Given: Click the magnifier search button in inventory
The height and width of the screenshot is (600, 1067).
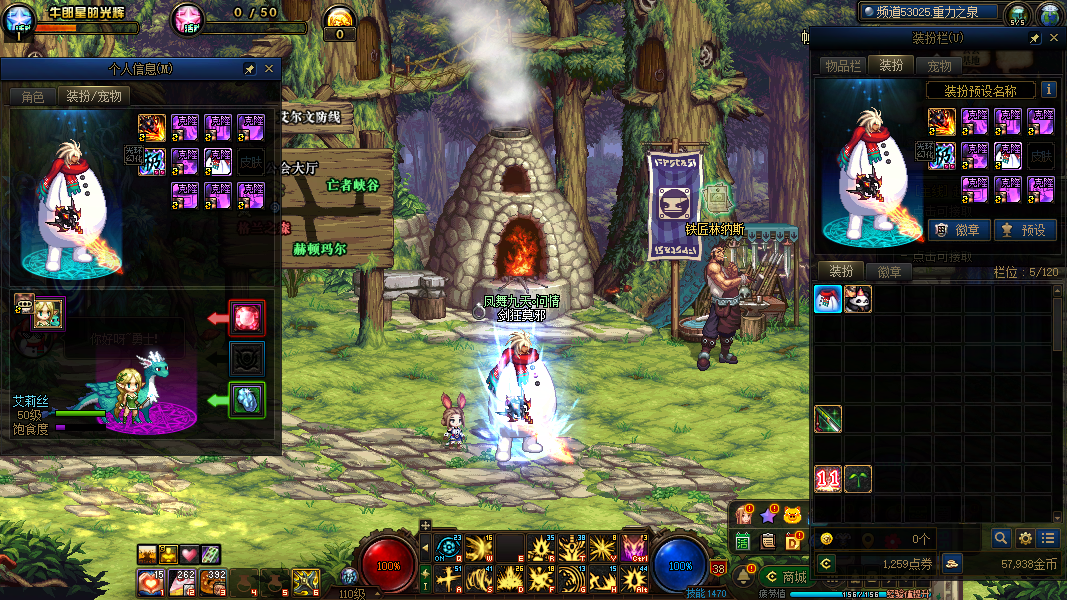Looking at the screenshot, I should tap(1001, 538).
